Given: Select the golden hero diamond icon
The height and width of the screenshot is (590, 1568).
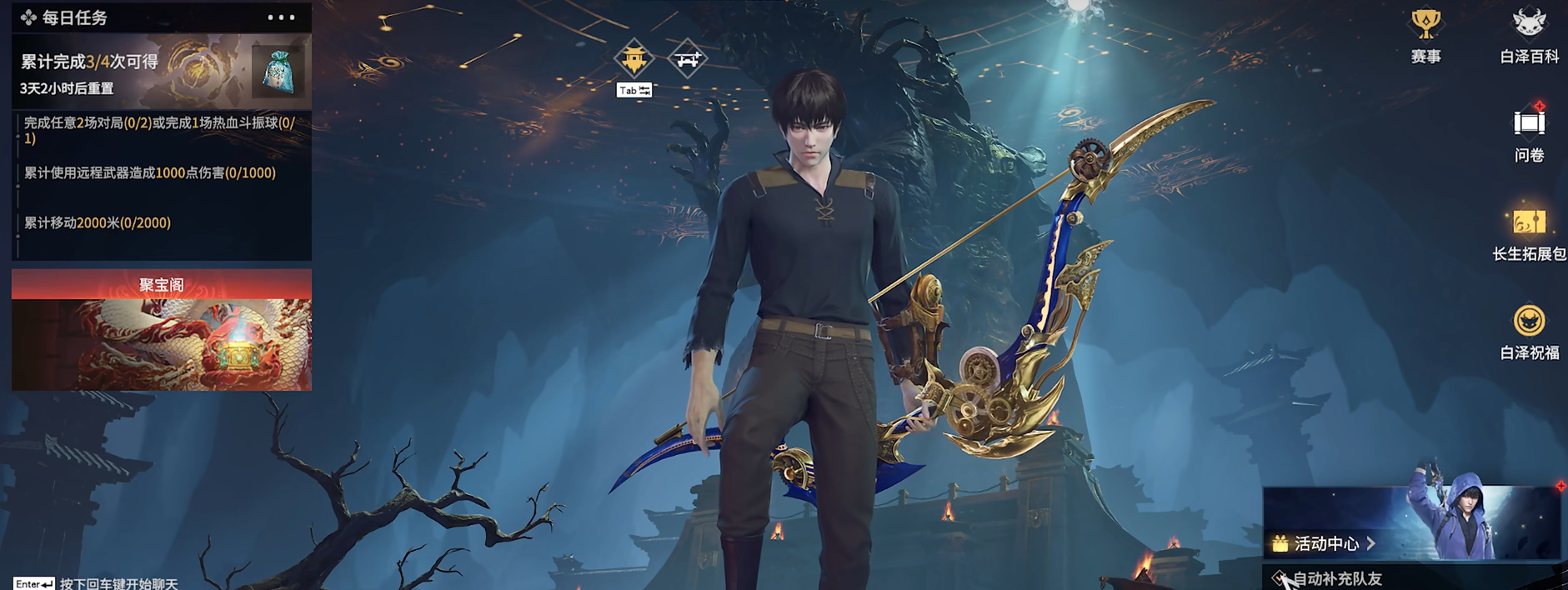Looking at the screenshot, I should [634, 58].
